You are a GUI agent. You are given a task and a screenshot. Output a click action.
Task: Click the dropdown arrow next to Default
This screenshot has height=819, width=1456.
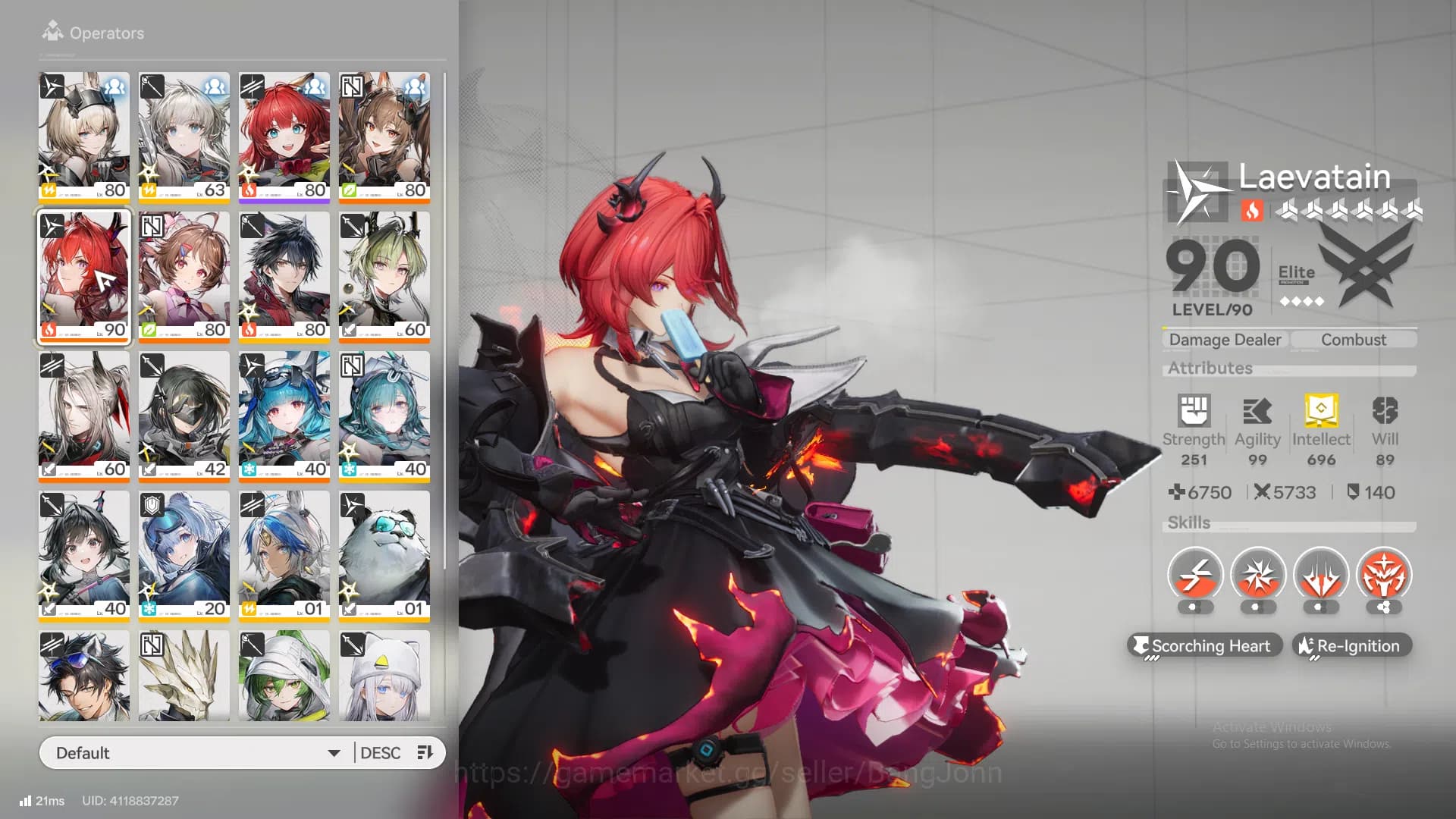pyautogui.click(x=334, y=752)
